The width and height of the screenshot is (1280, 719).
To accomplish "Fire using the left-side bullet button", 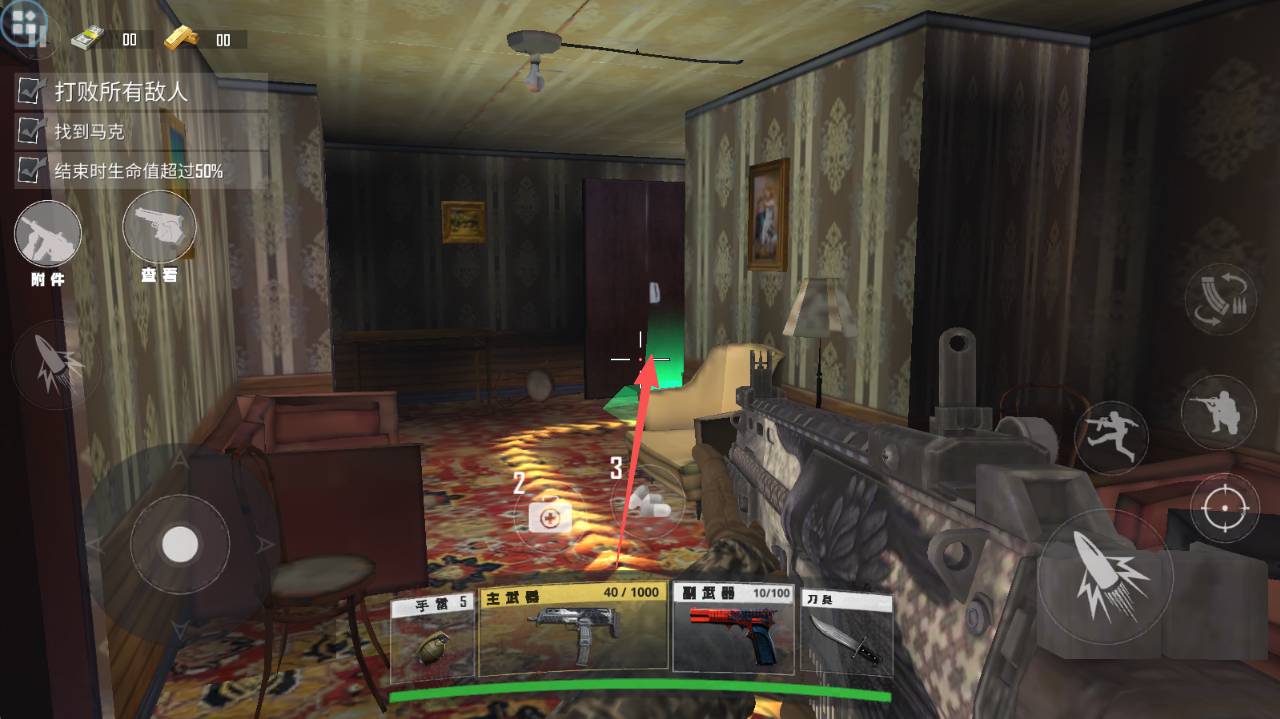I will click(48, 365).
